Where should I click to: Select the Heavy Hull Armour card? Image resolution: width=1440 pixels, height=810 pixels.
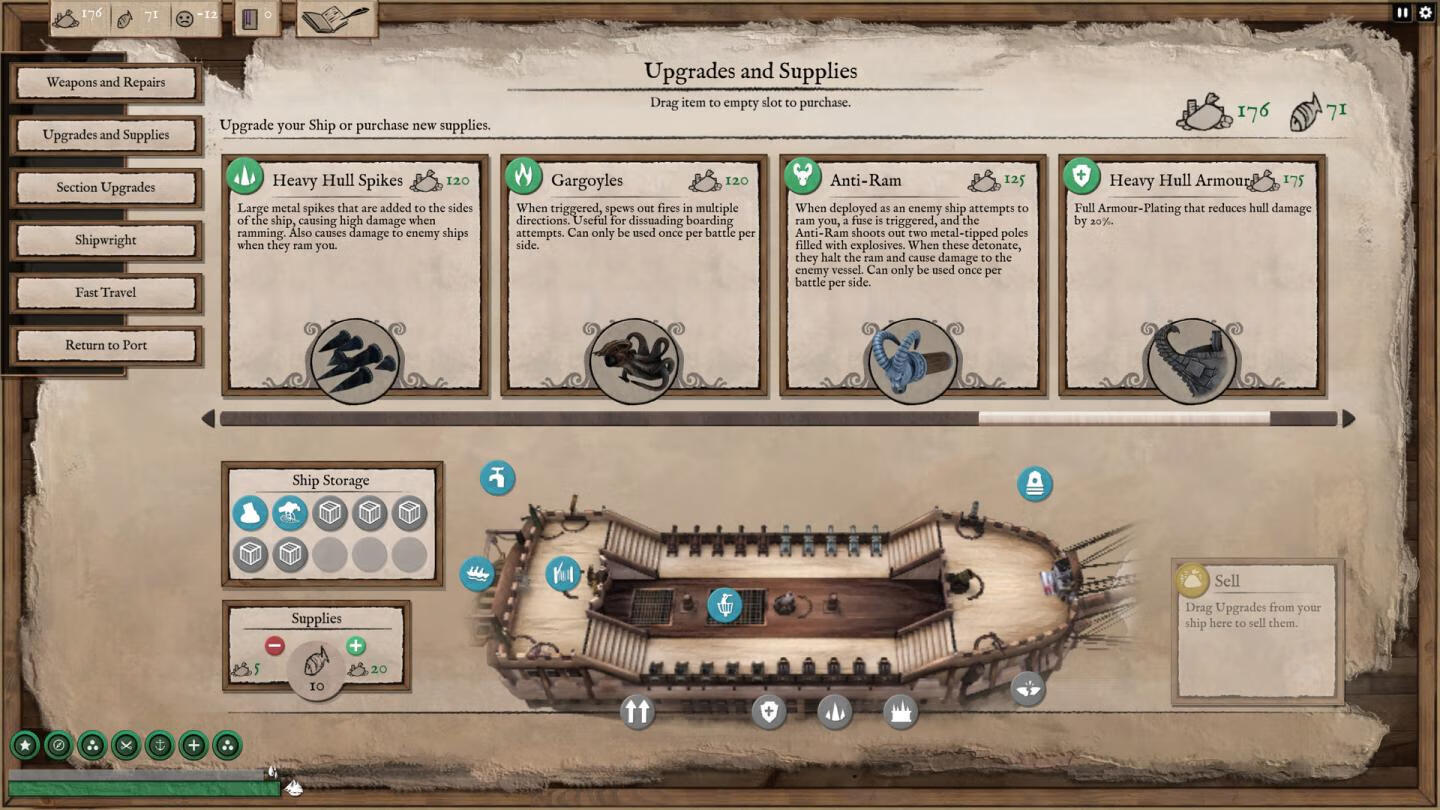tap(1191, 275)
